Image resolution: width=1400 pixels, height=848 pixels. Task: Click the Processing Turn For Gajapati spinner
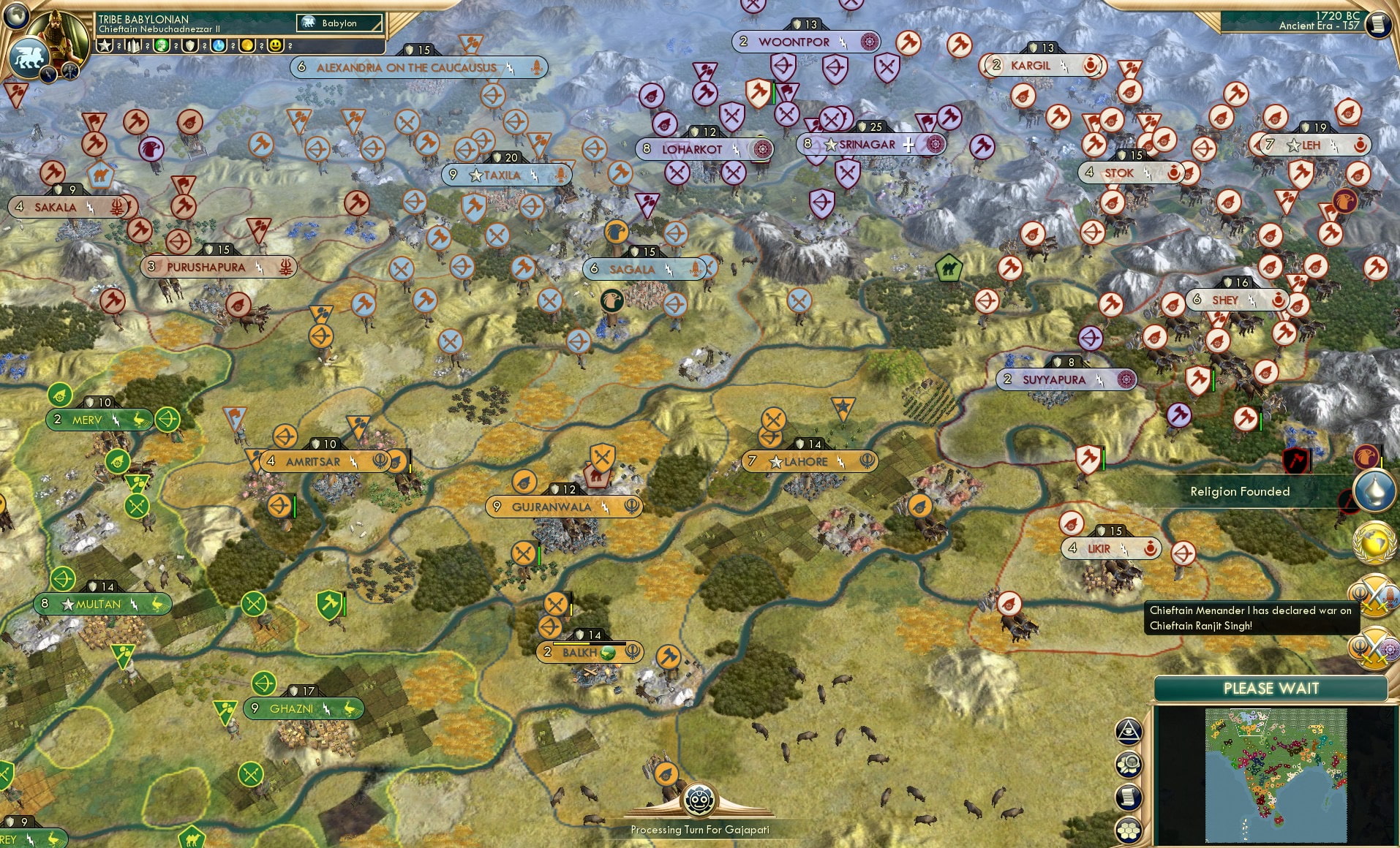tap(700, 800)
